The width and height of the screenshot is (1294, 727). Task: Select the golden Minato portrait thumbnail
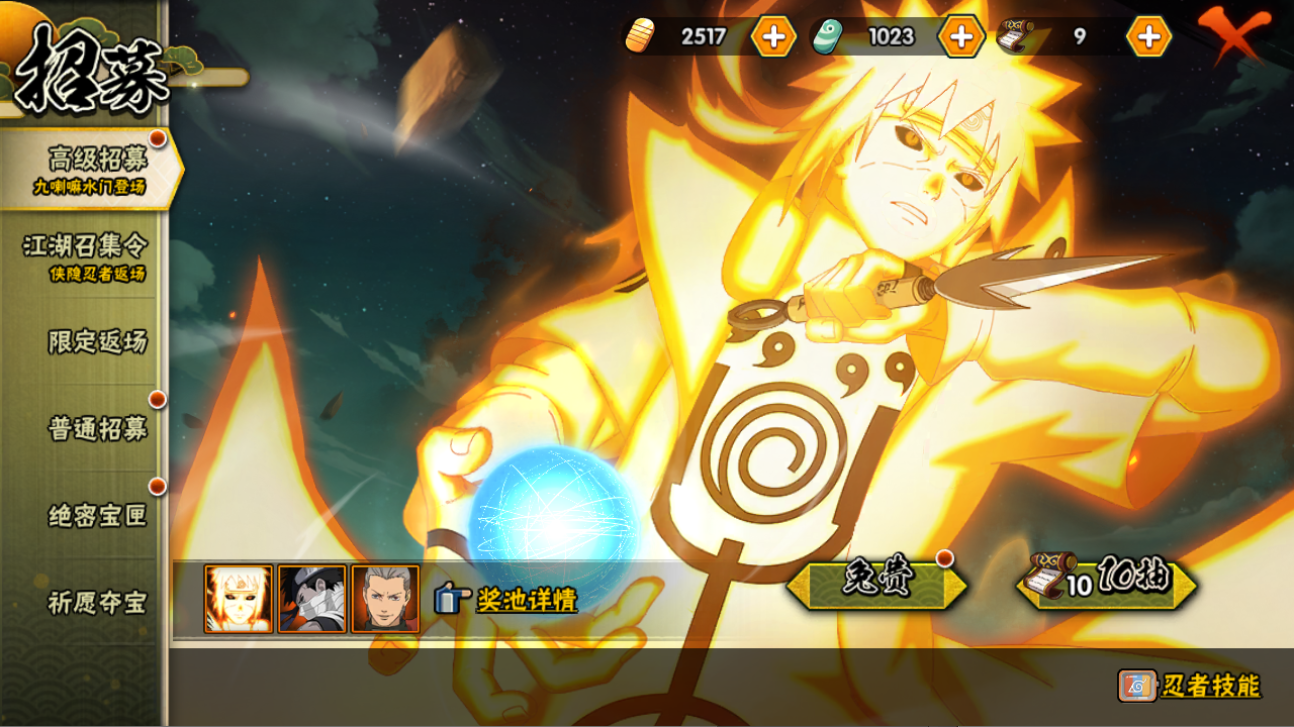(x=238, y=599)
